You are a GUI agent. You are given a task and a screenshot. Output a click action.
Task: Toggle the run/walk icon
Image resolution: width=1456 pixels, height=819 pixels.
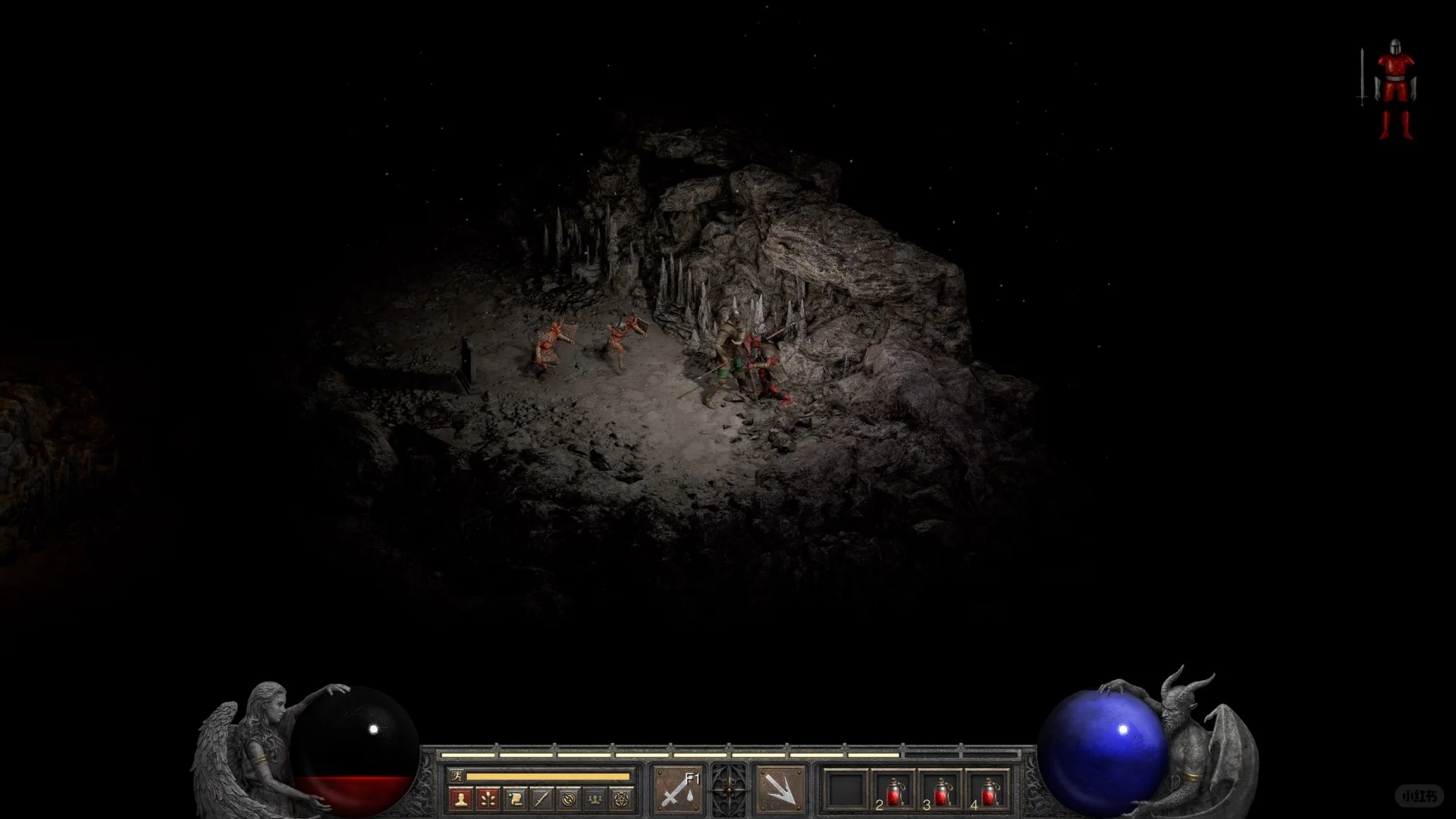click(456, 776)
